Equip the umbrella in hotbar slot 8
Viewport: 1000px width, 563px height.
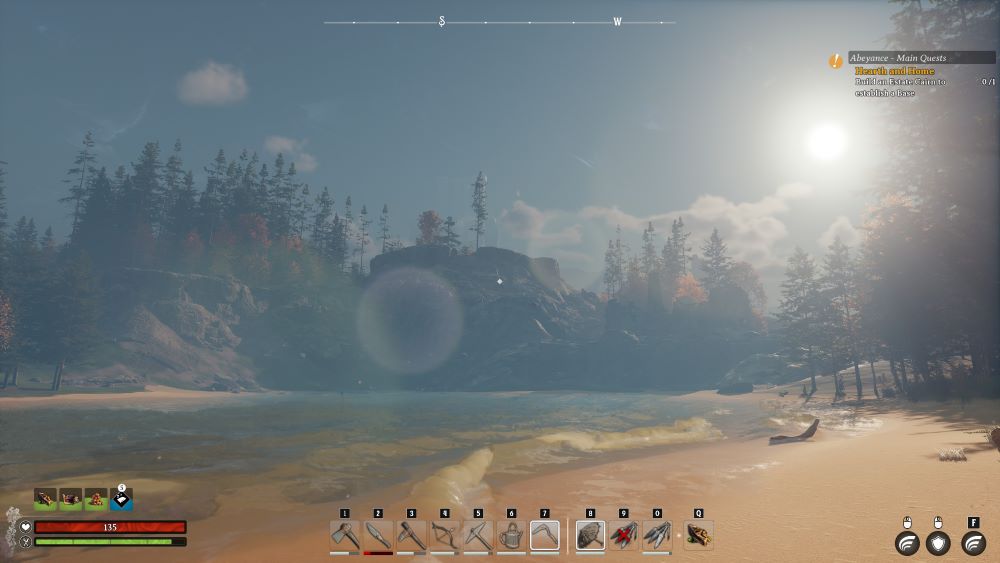[590, 535]
